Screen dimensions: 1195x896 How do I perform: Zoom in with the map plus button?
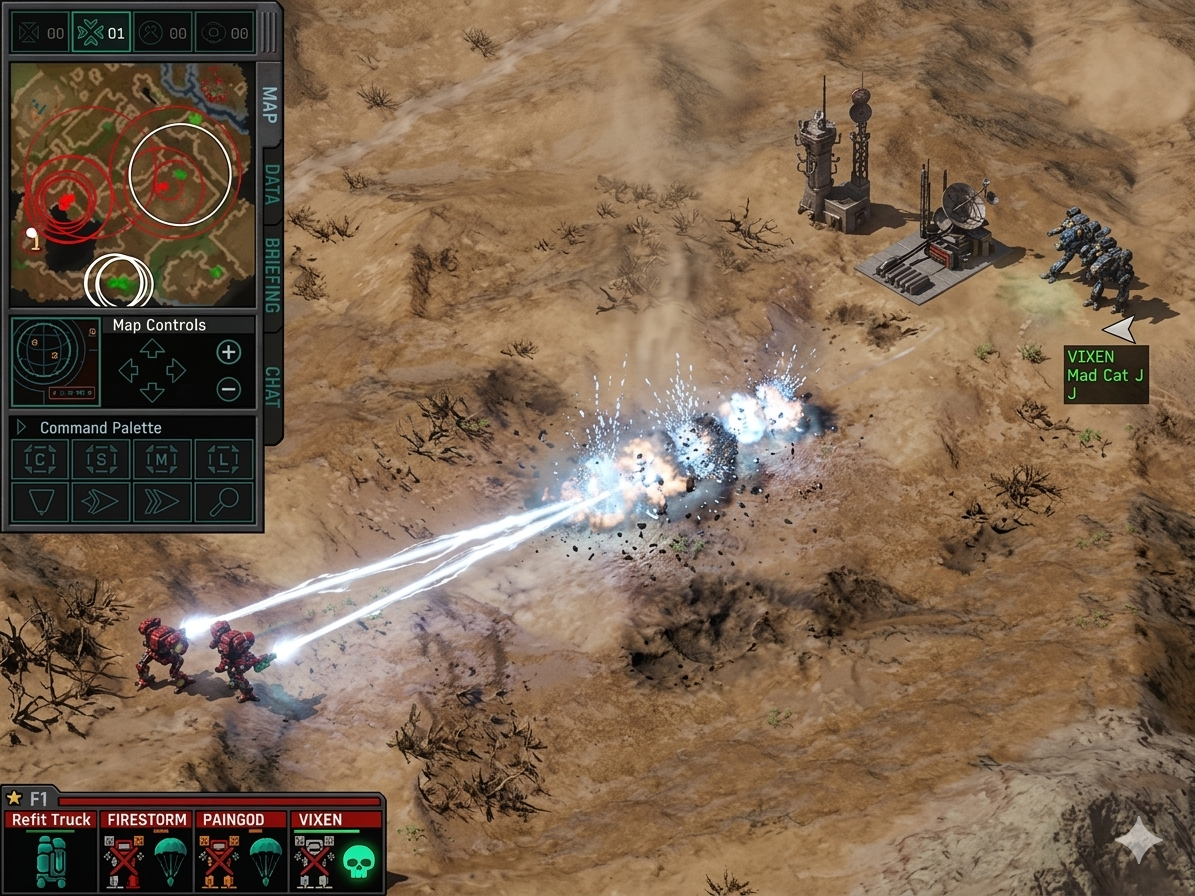coord(229,352)
